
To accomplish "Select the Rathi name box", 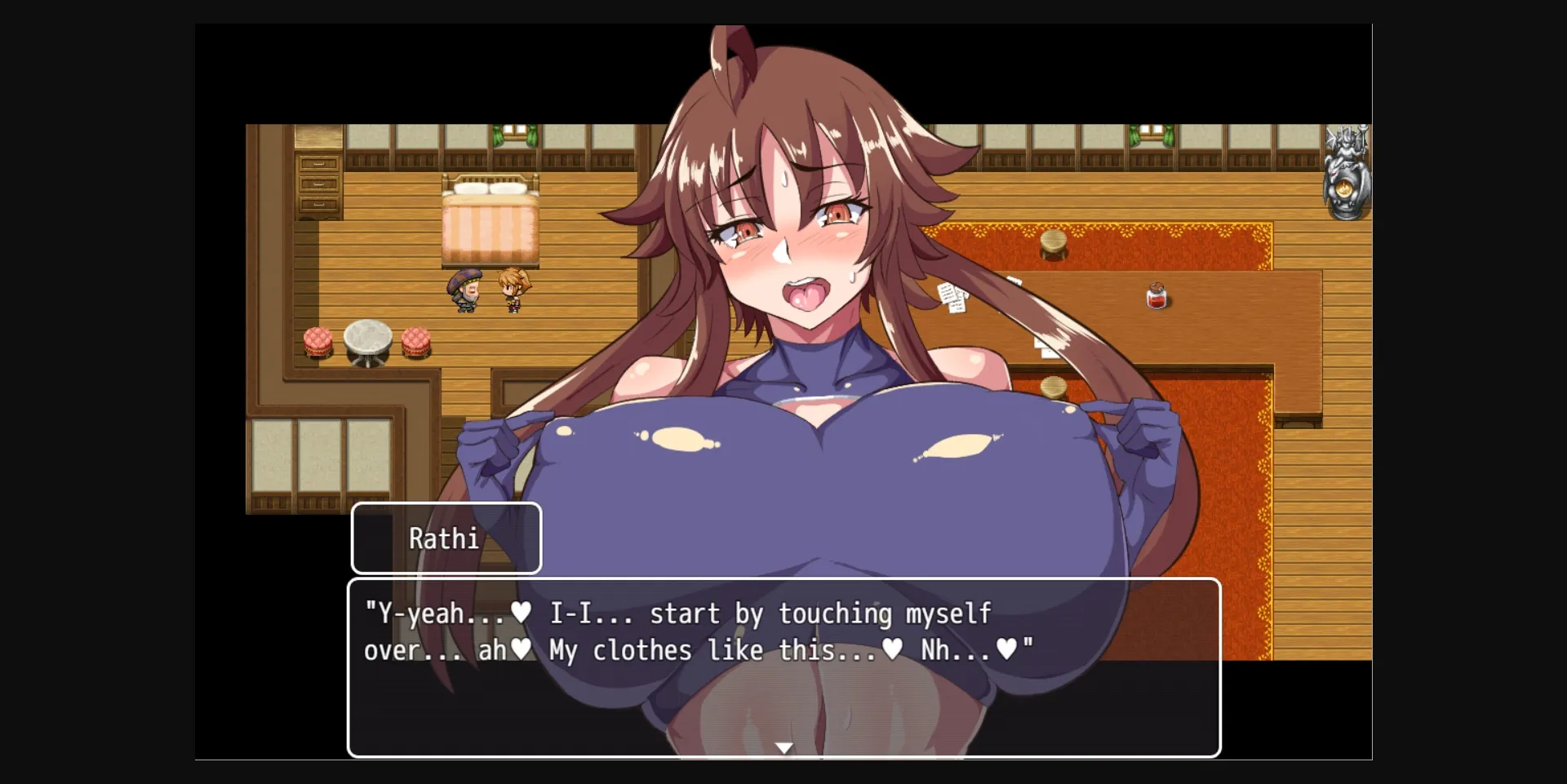I will coord(446,538).
